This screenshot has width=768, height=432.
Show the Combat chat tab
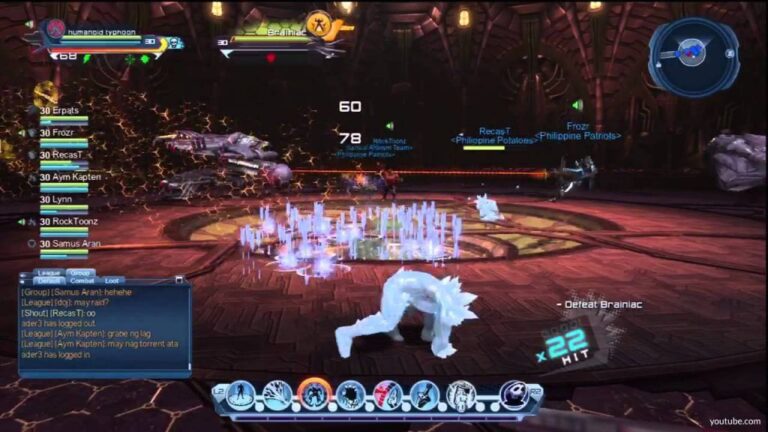click(82, 281)
